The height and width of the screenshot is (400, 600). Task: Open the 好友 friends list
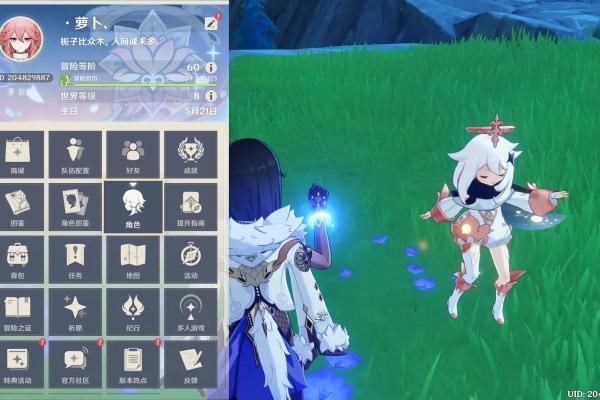click(x=133, y=154)
